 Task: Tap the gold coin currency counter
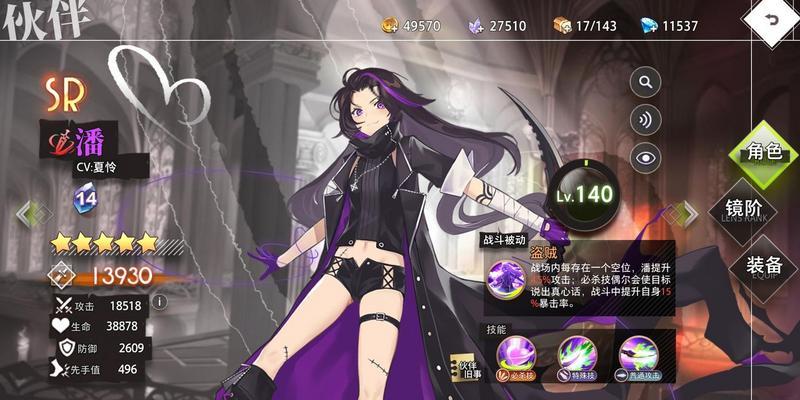click(x=411, y=25)
